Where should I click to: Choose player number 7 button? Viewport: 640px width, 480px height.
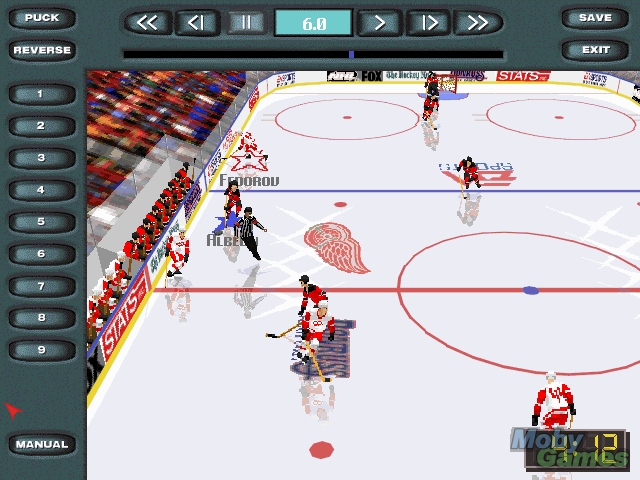(x=42, y=286)
